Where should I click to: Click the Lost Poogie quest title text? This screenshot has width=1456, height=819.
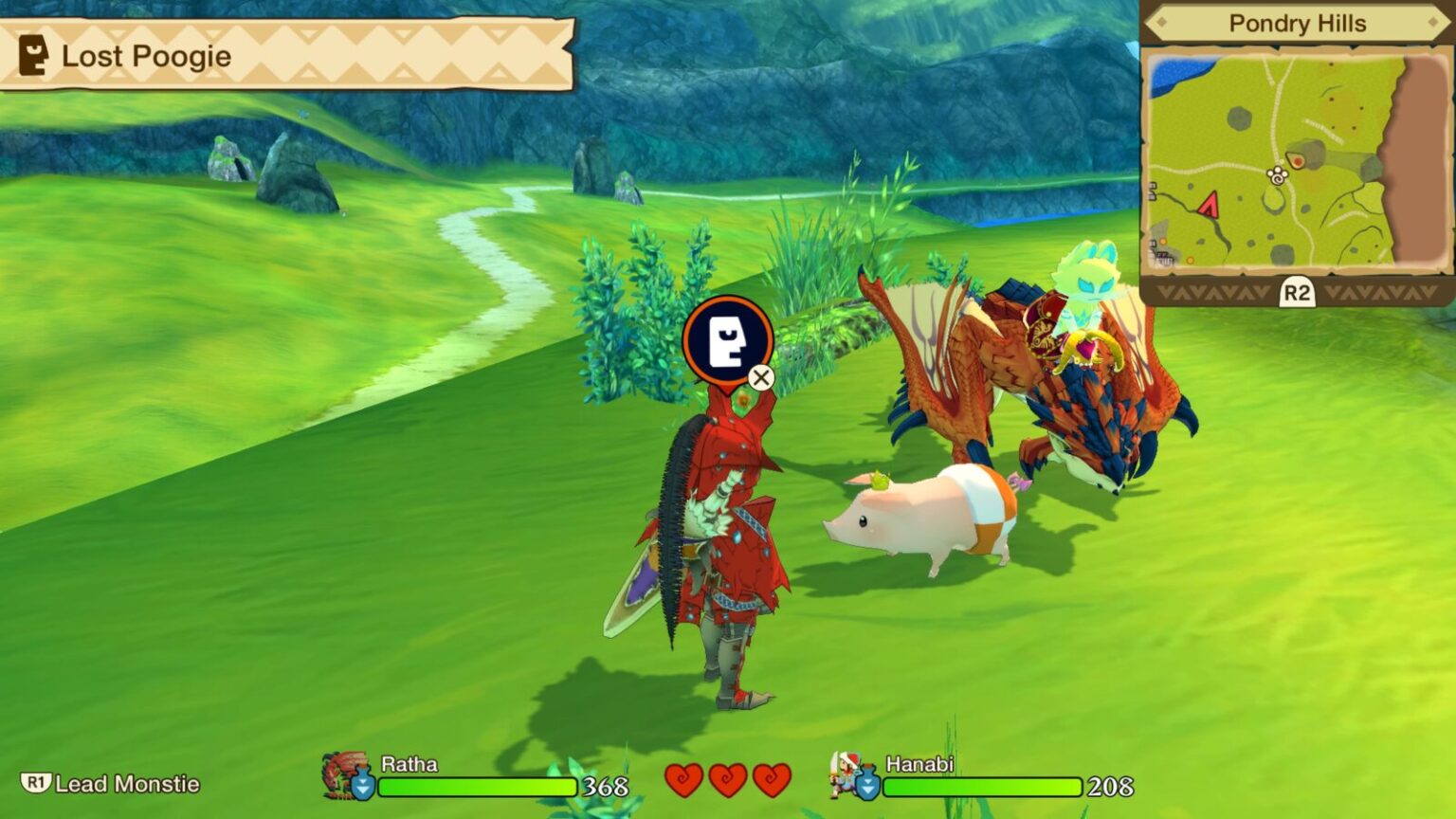tap(145, 57)
